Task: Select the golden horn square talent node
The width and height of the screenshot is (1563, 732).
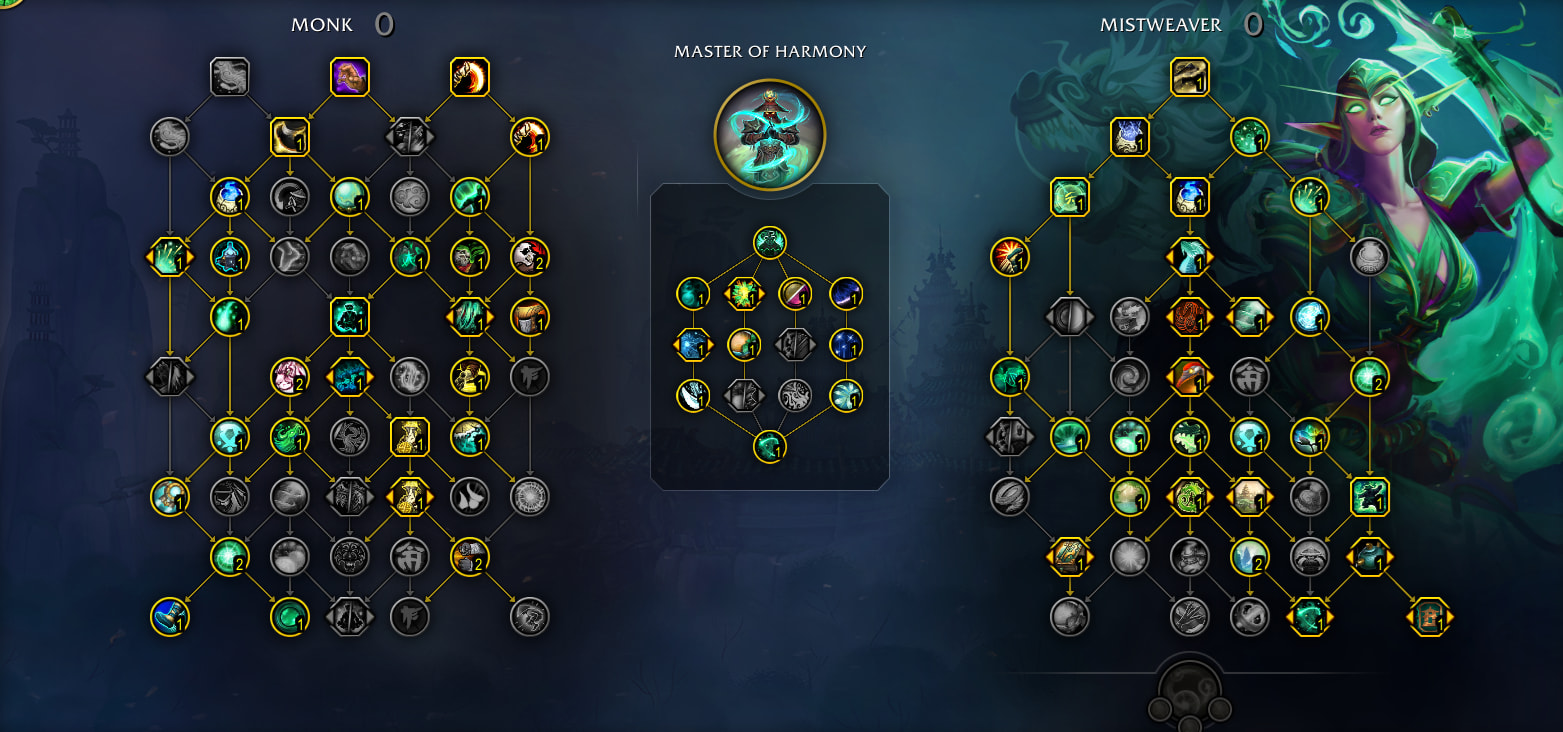Action: pyautogui.click(x=290, y=137)
